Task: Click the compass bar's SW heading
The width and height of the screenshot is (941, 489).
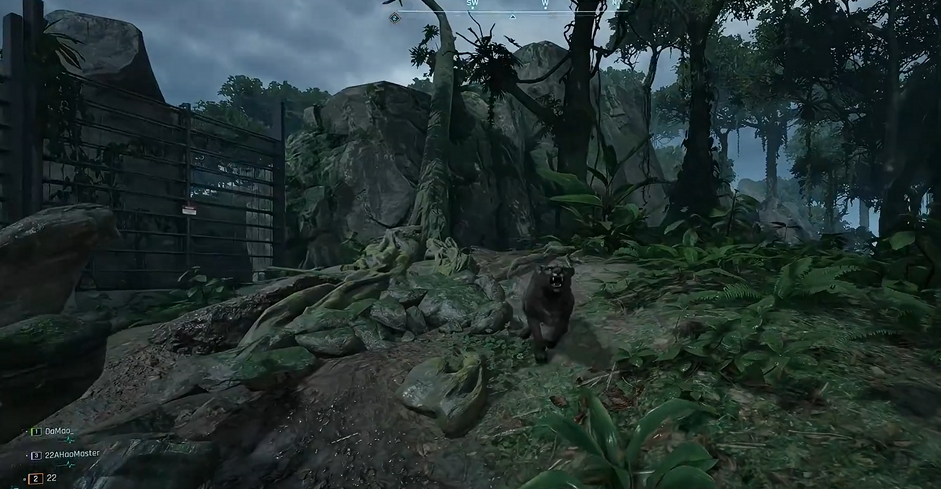Action: 472,4
